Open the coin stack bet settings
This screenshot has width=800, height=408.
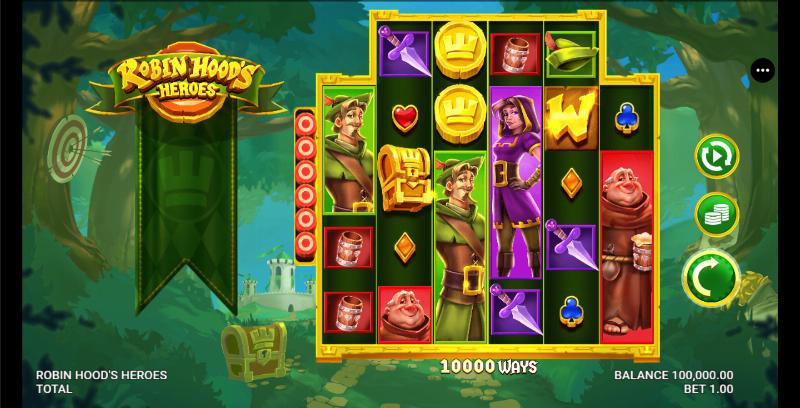pyautogui.click(x=716, y=213)
